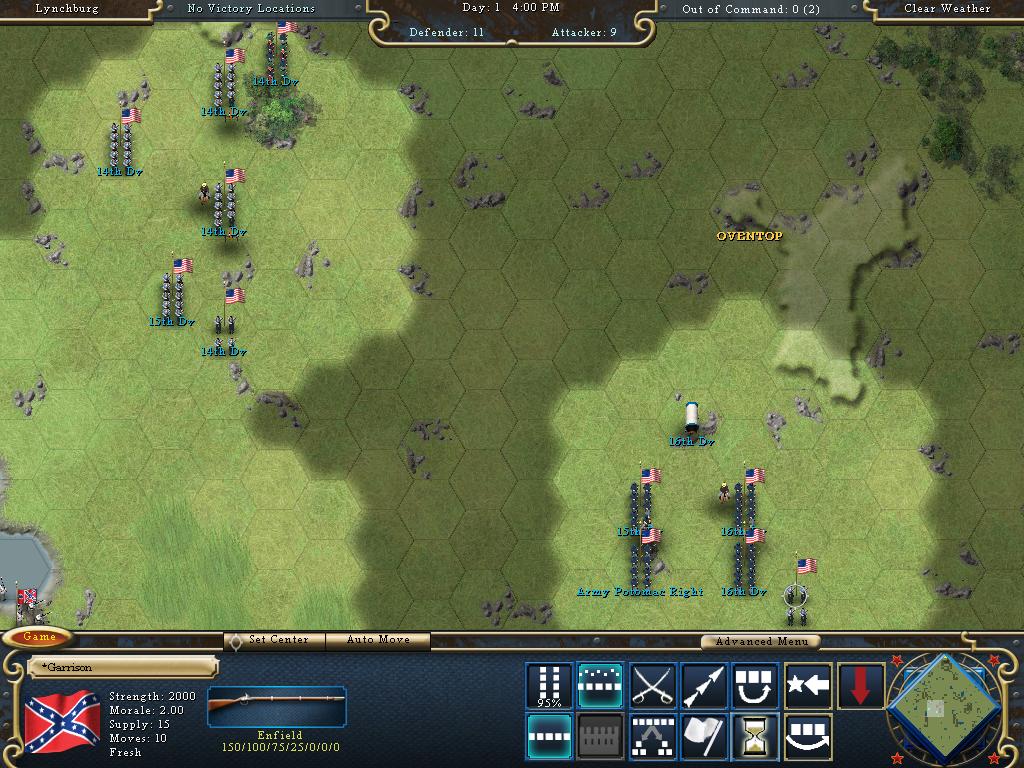Select the curved battle line formation icon
1024x768 pixels.
tap(601, 685)
